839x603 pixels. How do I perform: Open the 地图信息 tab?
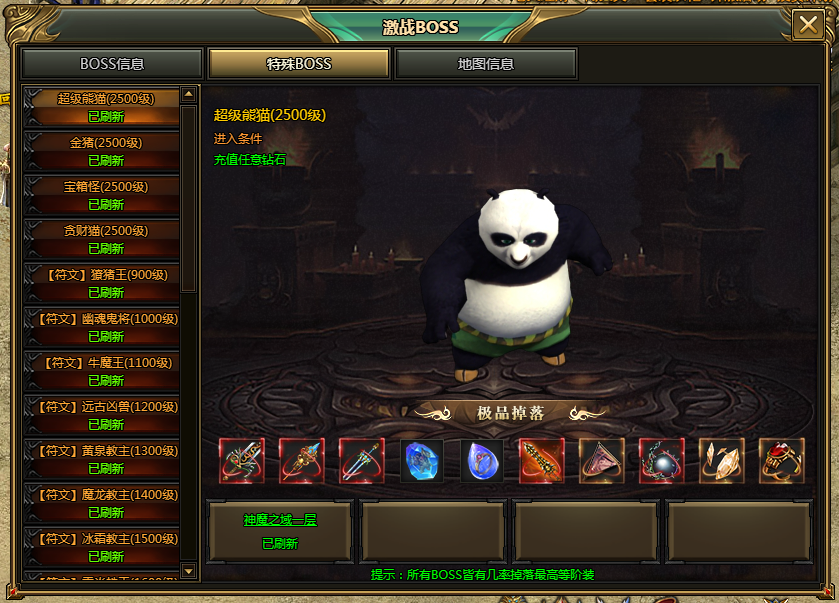(486, 64)
